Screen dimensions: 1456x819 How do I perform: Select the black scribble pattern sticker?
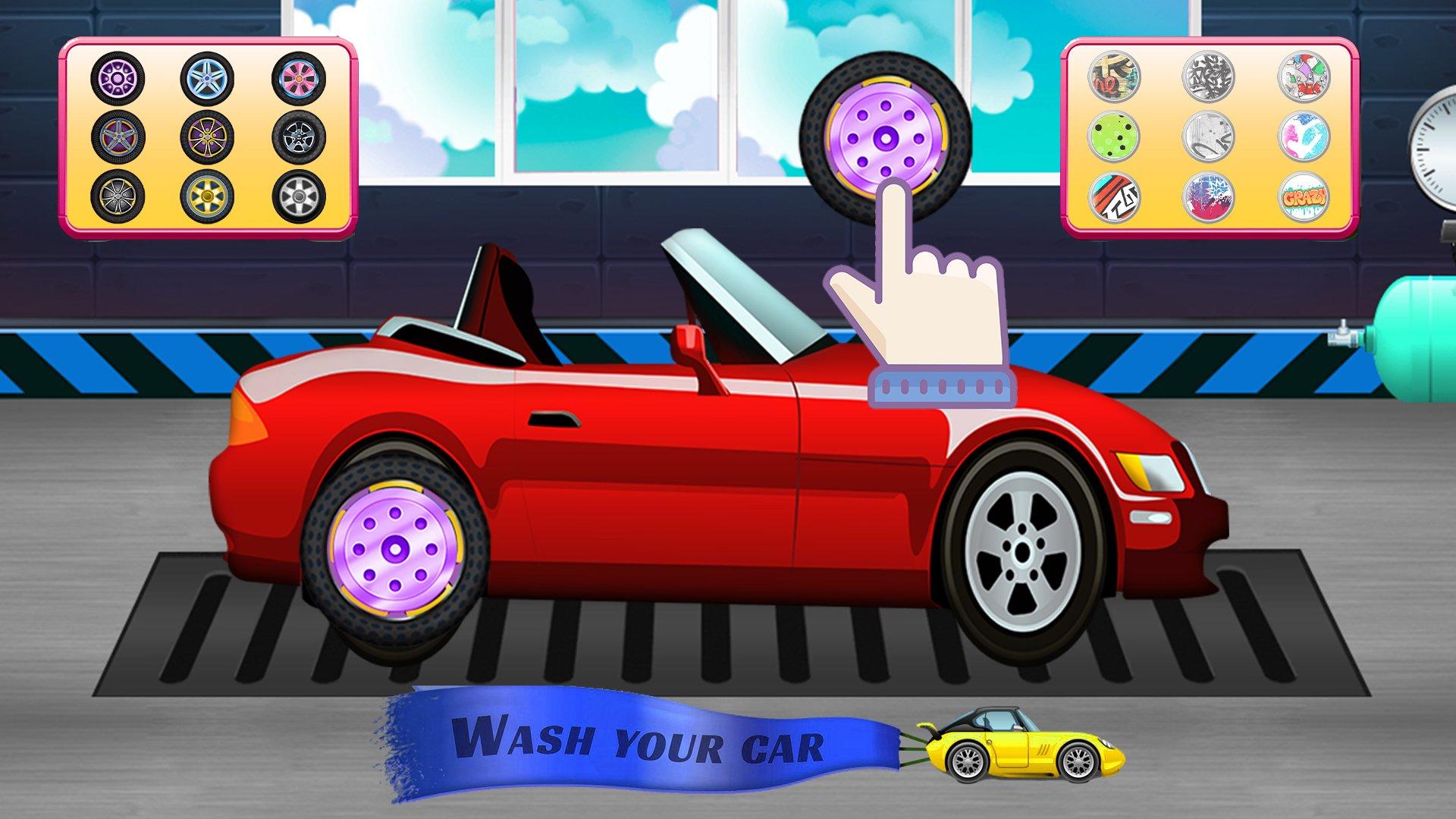pyautogui.click(x=1210, y=76)
